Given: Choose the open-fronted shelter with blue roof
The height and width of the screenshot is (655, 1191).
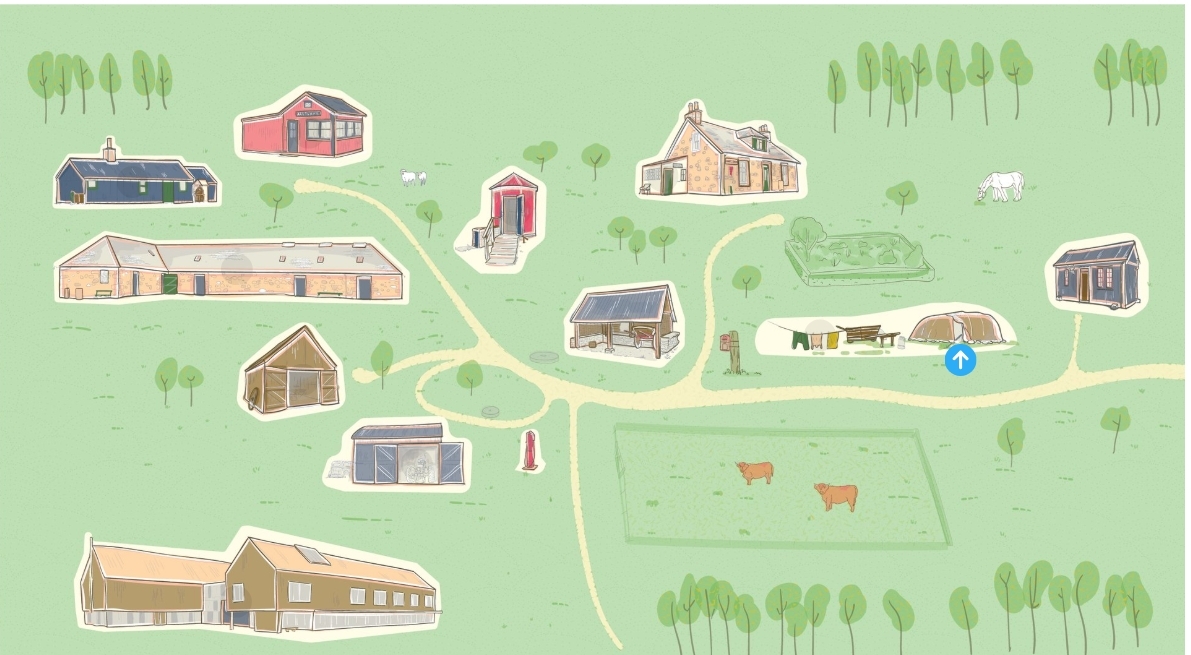Looking at the screenshot, I should (622, 322).
